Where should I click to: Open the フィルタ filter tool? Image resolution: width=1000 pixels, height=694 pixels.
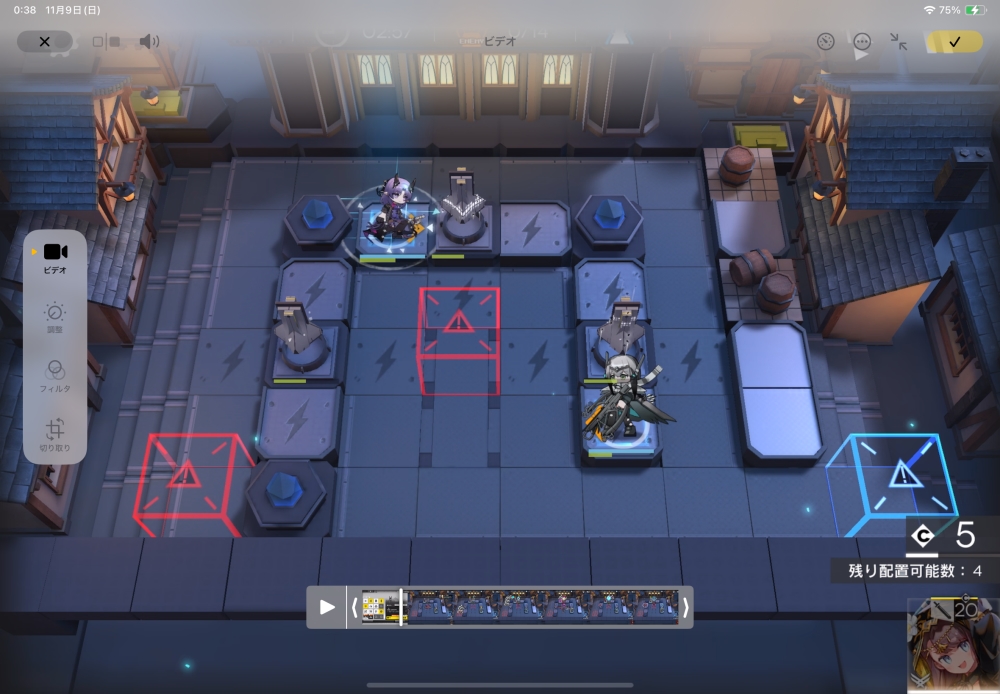click(x=55, y=375)
